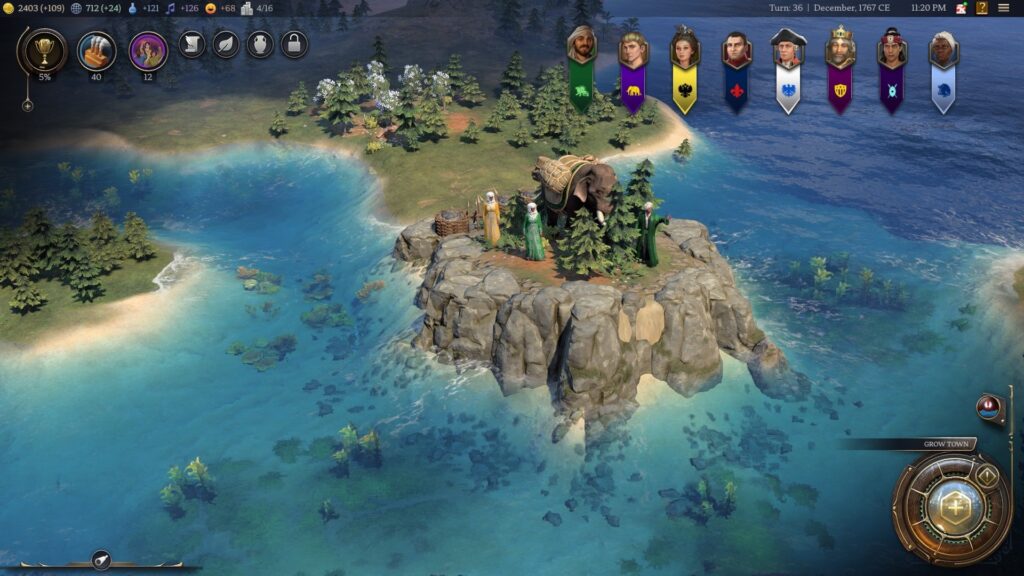Open the victory progress trophy icon
This screenshot has width=1024, height=576.
click(43, 50)
